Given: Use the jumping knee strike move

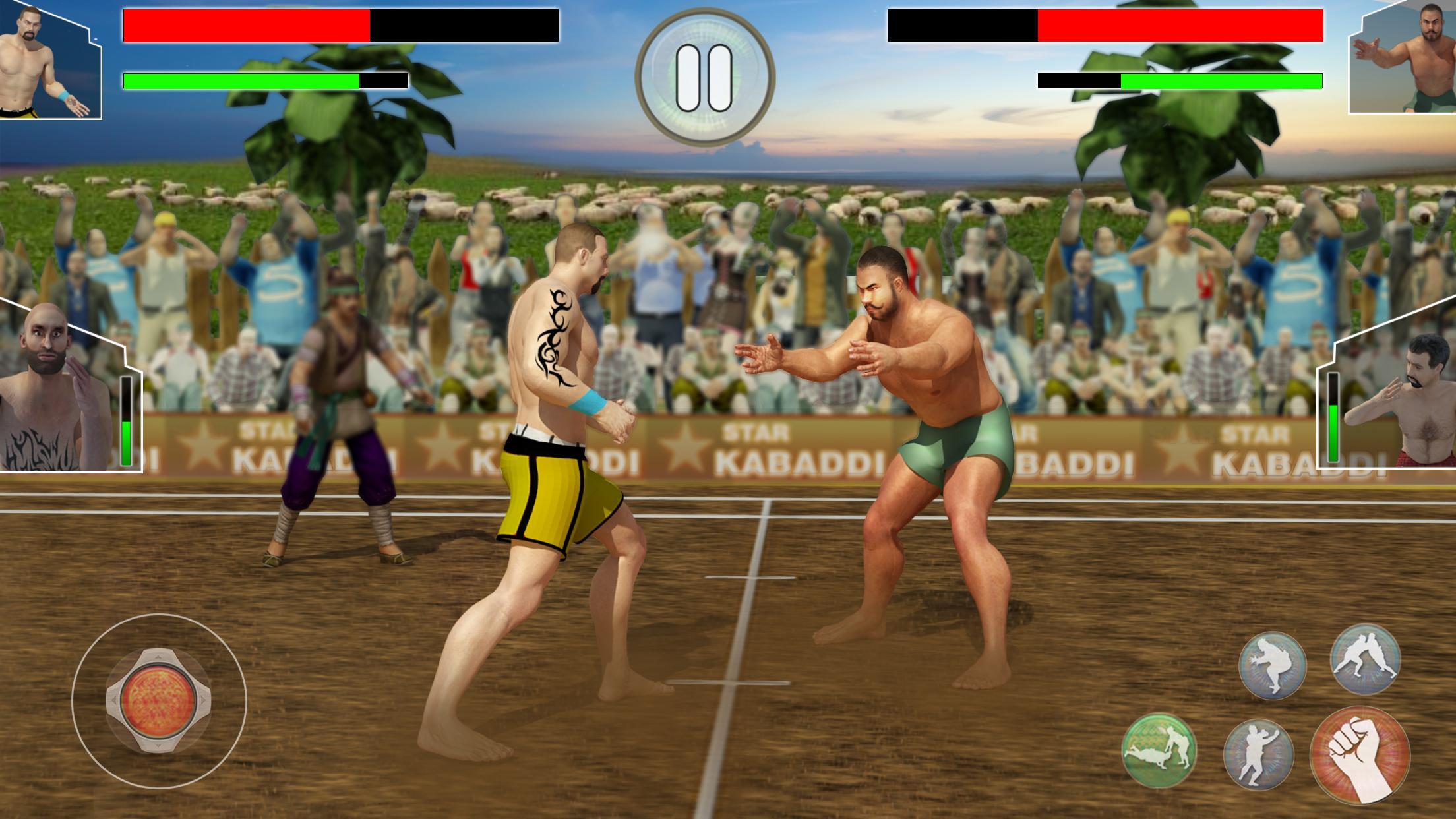Looking at the screenshot, I should click(x=1272, y=665).
